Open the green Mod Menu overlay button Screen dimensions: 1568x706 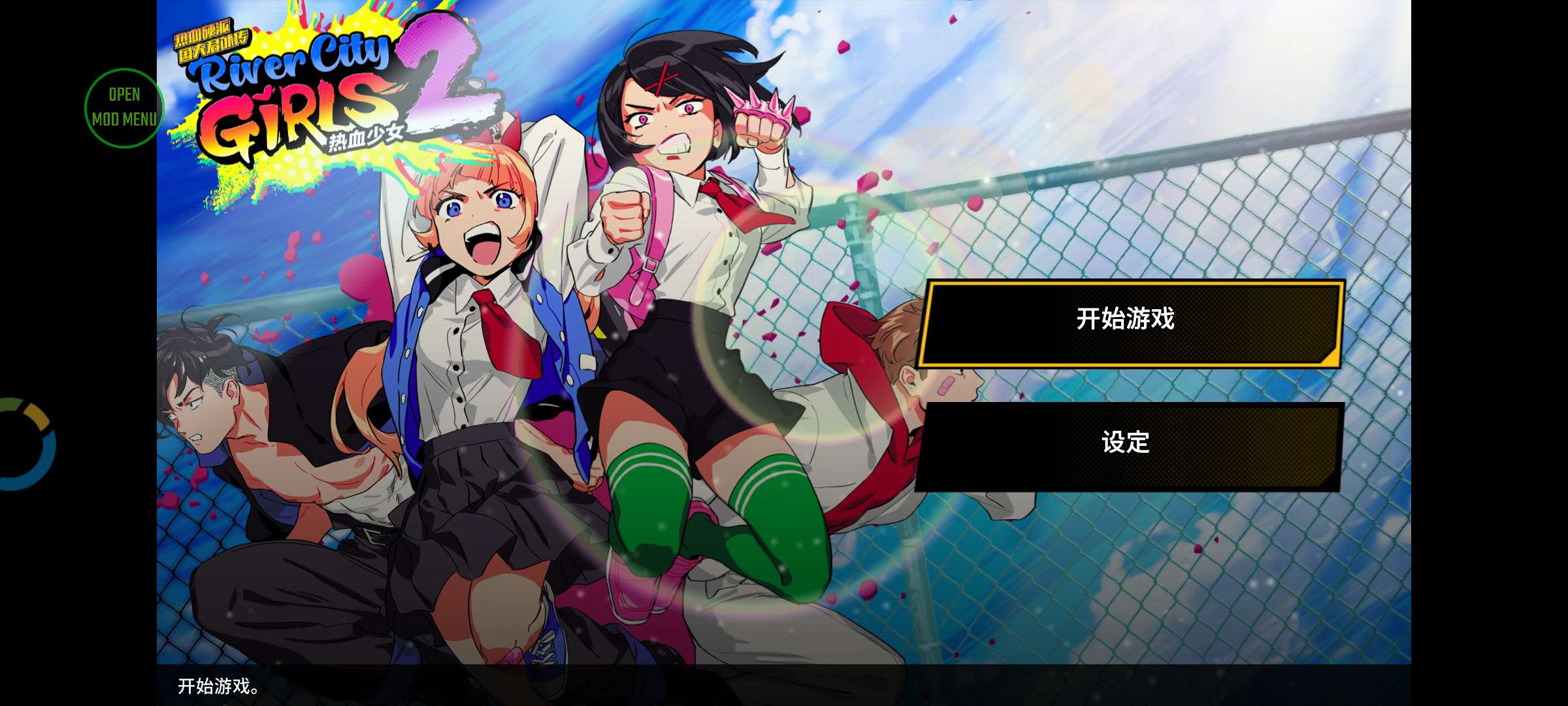click(x=123, y=108)
